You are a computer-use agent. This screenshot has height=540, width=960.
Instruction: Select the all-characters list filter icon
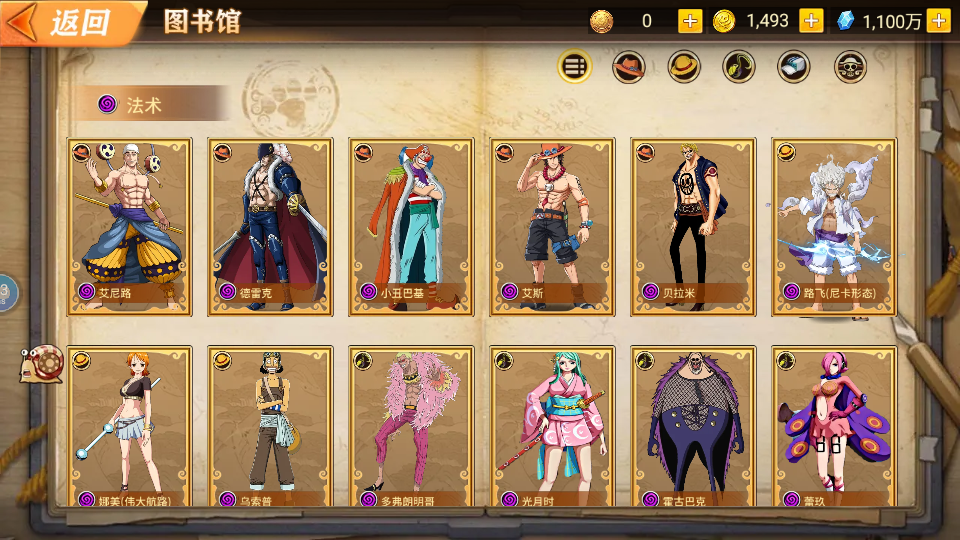click(x=574, y=67)
